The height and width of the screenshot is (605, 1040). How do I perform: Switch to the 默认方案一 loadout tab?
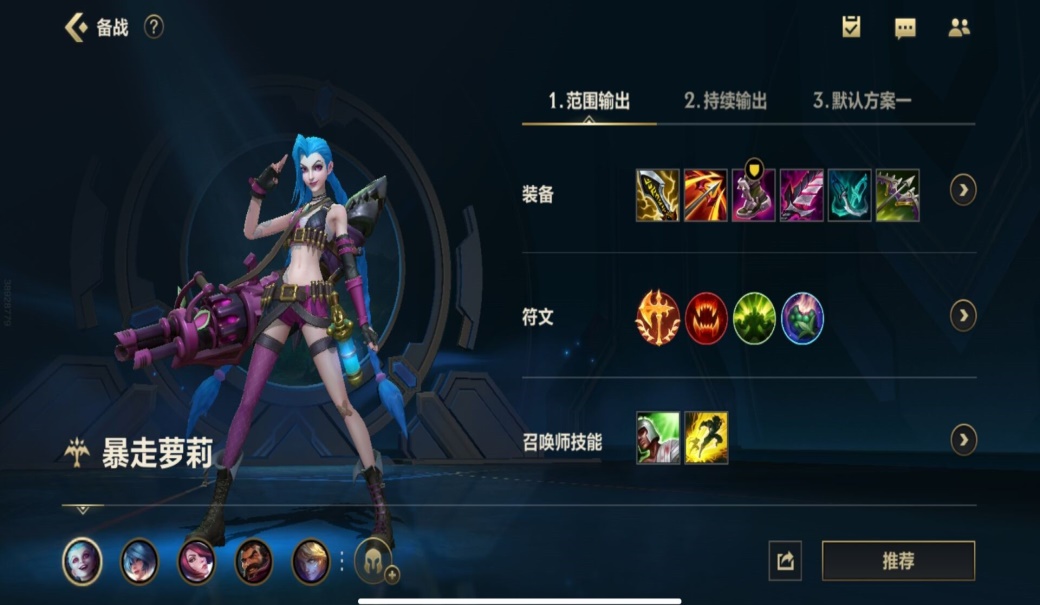pos(862,101)
